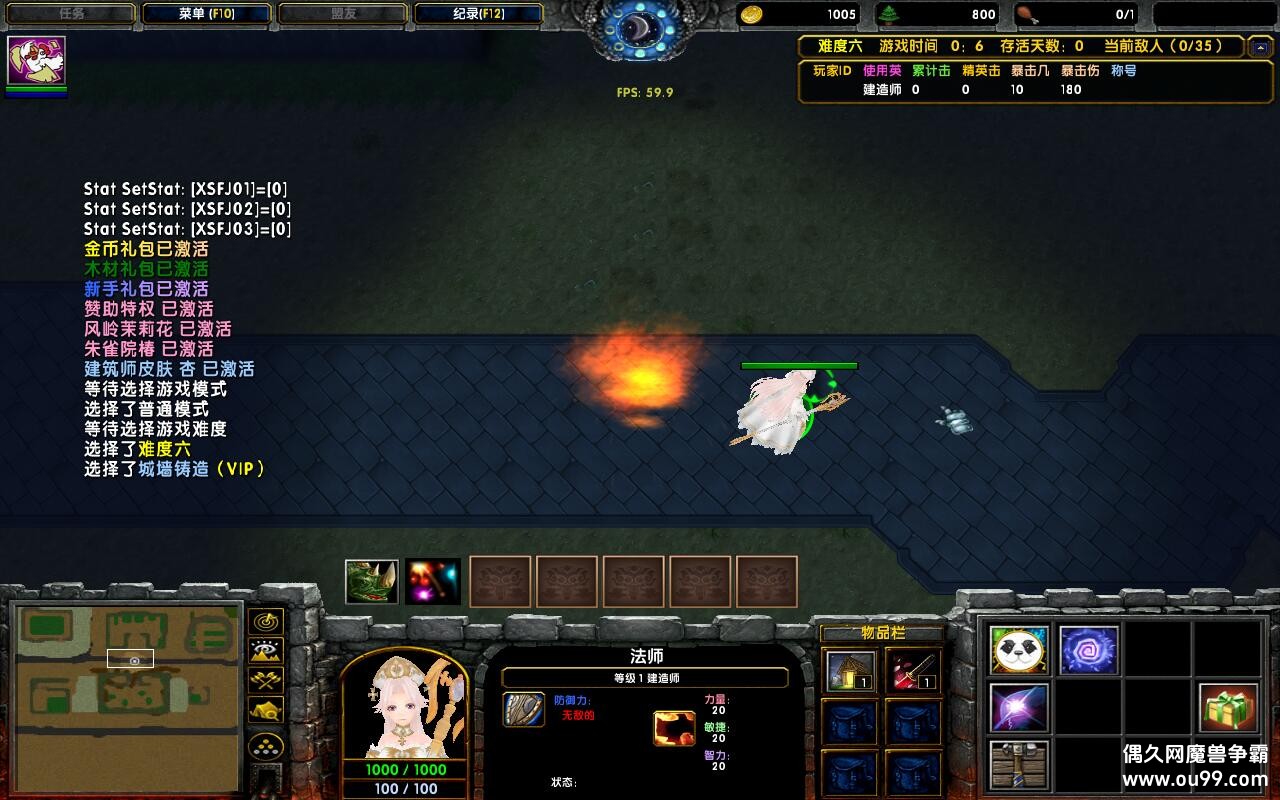Toggle the minimap terrain visibility button
This screenshot has width=1280, height=800.
coord(266,651)
